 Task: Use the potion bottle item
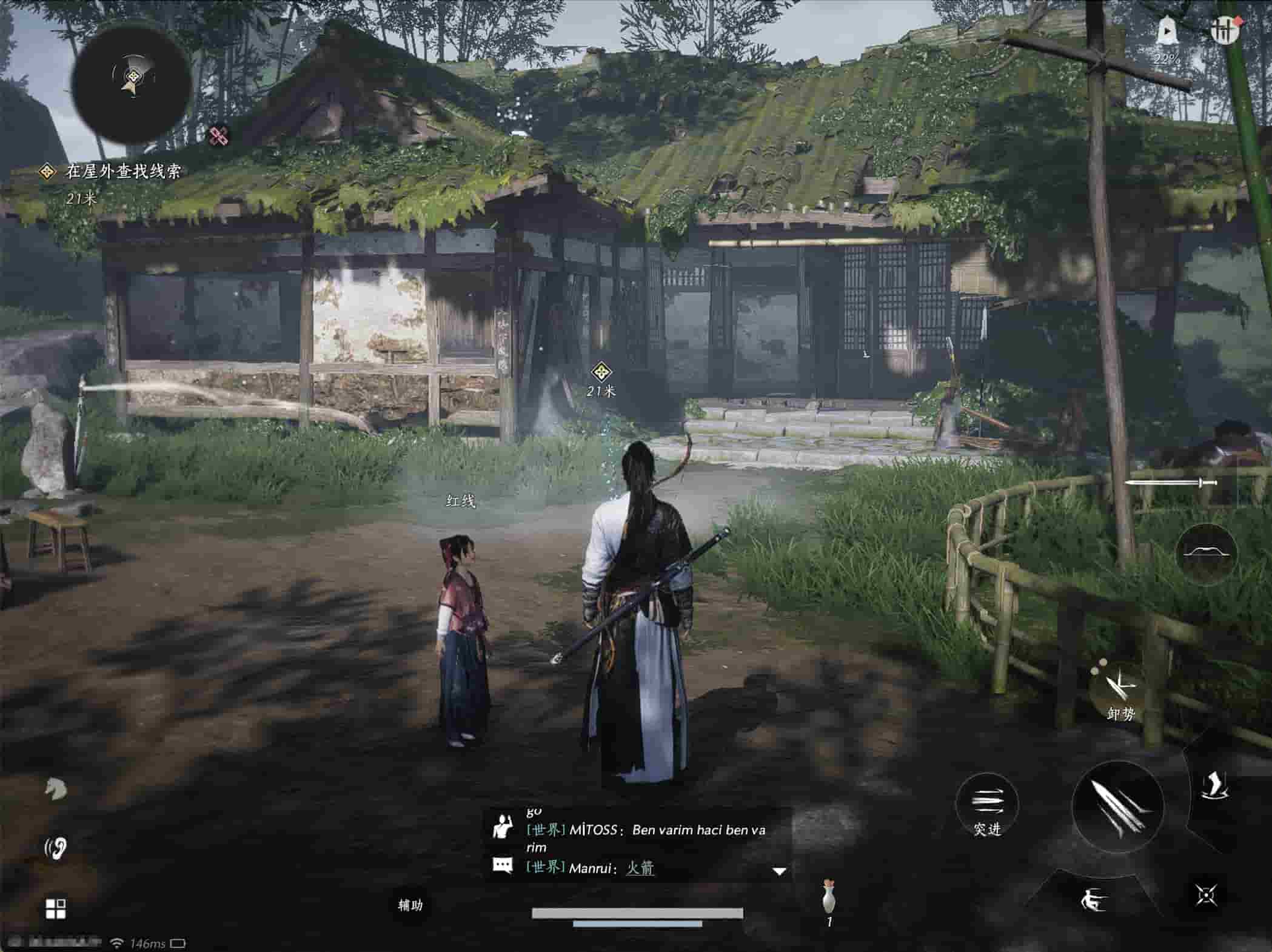[x=829, y=897]
